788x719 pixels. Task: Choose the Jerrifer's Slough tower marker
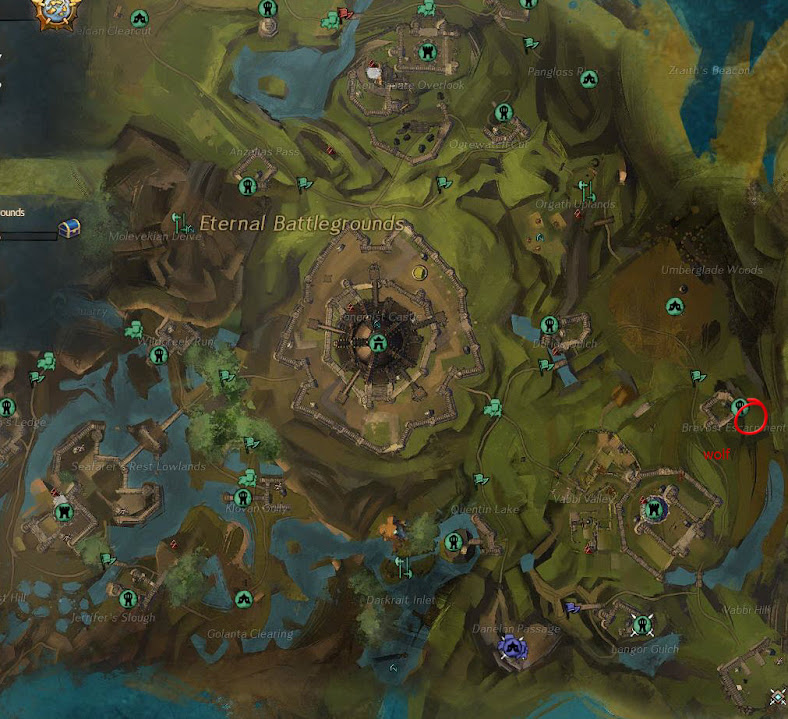[x=127, y=599]
